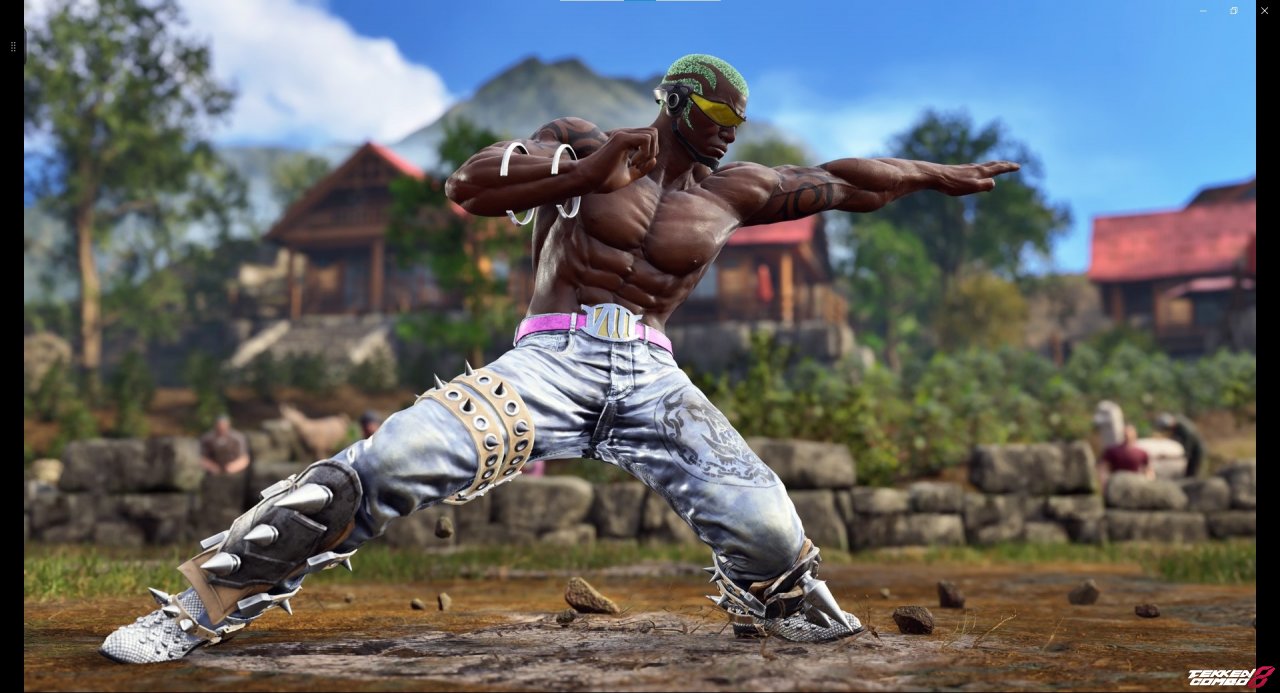Minimize the window
This screenshot has width=1280, height=693.
pos(1203,11)
